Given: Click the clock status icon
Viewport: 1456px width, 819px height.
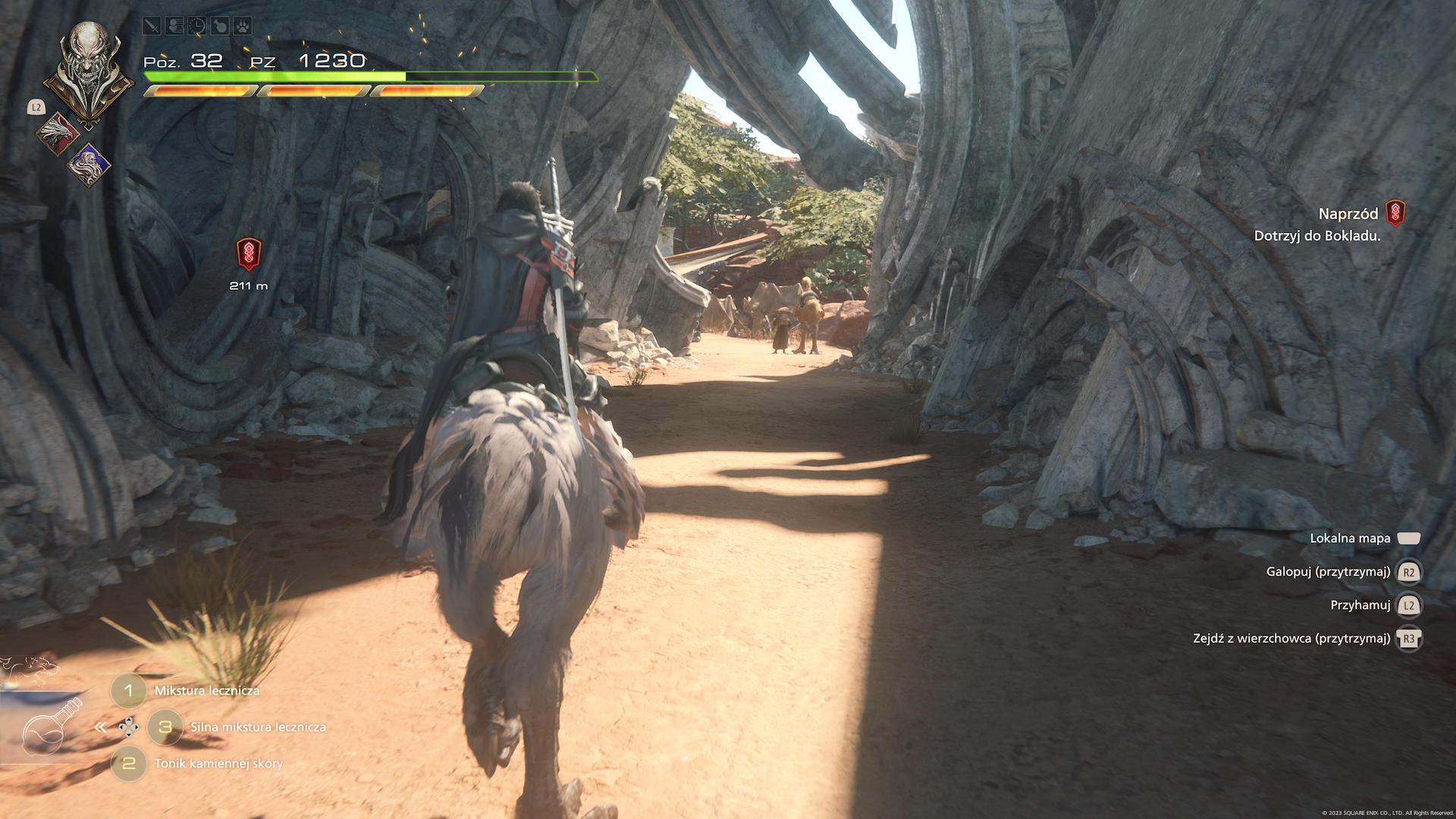Looking at the screenshot, I should click(x=196, y=26).
